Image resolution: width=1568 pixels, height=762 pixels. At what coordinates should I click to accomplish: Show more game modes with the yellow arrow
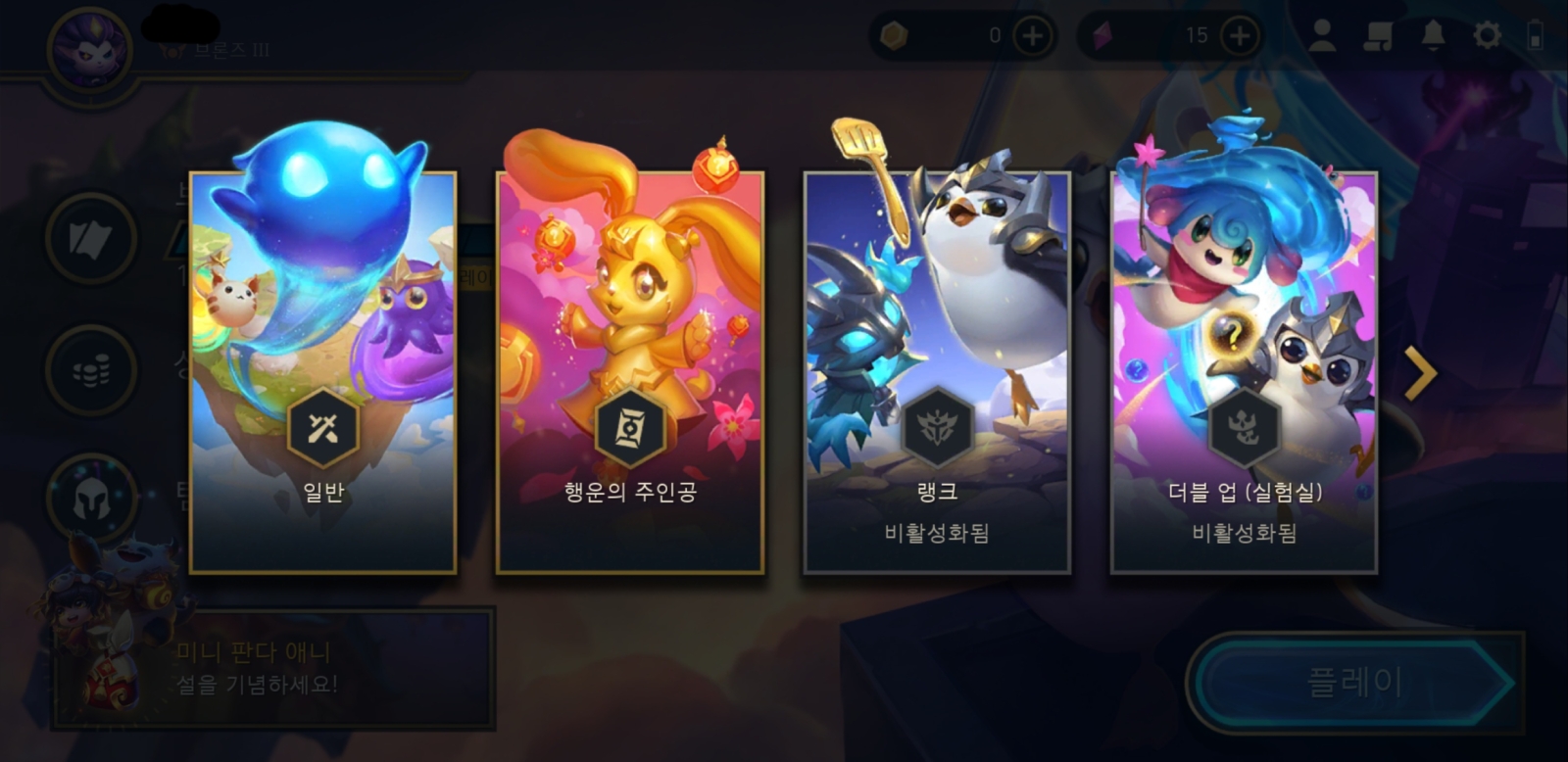tap(1420, 373)
